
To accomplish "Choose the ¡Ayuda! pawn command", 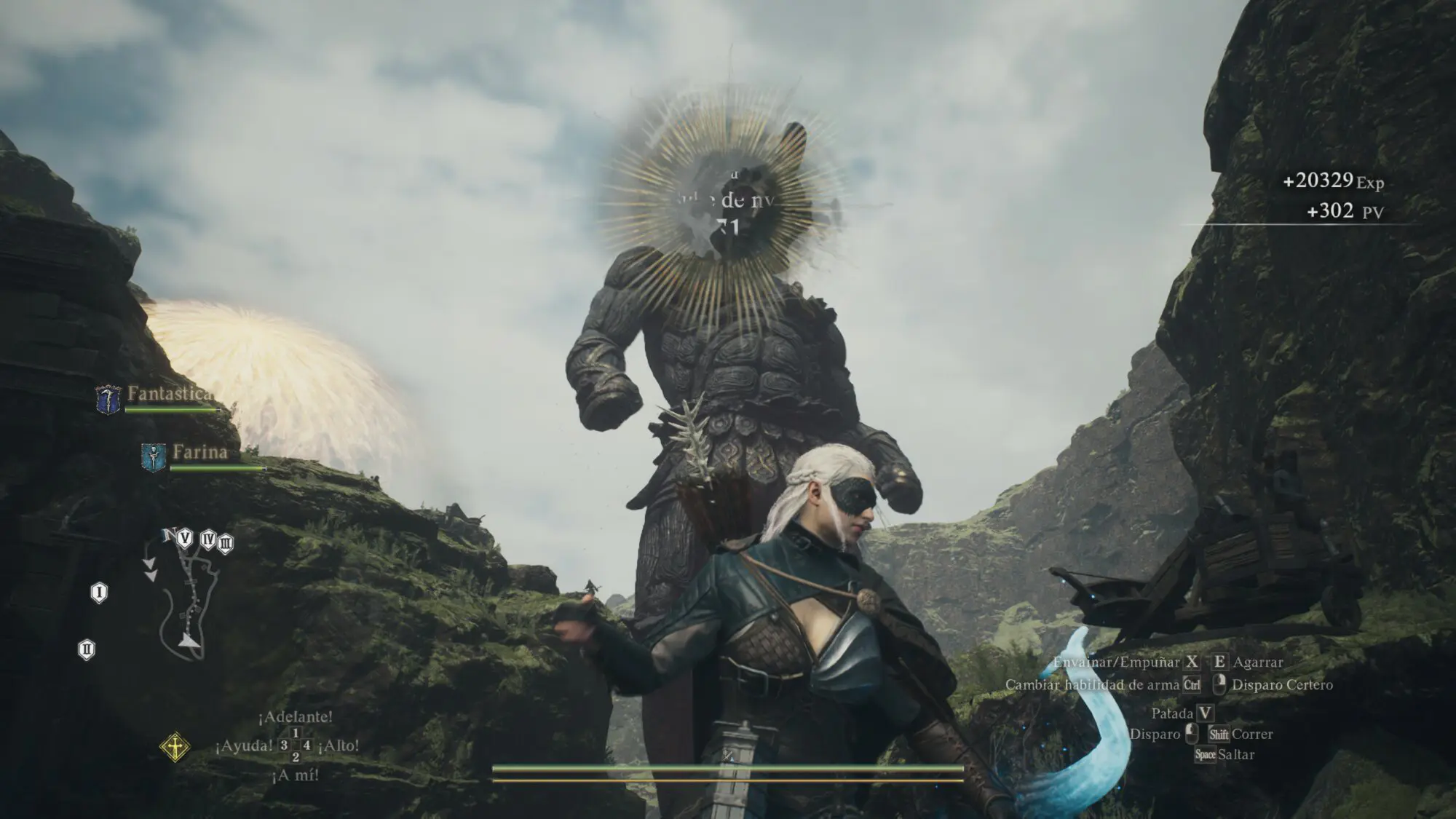I will [245, 746].
